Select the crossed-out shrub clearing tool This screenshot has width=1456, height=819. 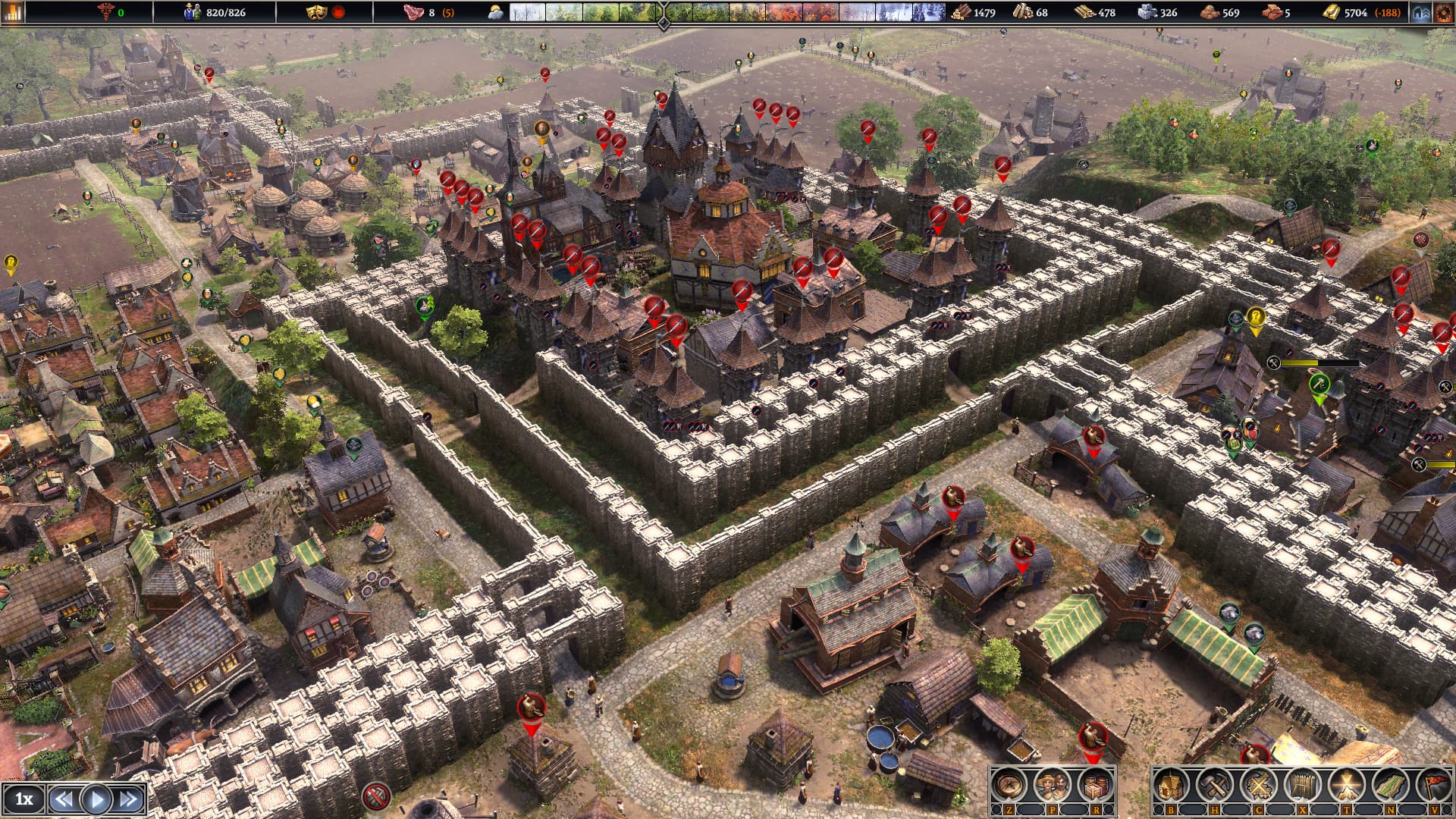click(1258, 786)
